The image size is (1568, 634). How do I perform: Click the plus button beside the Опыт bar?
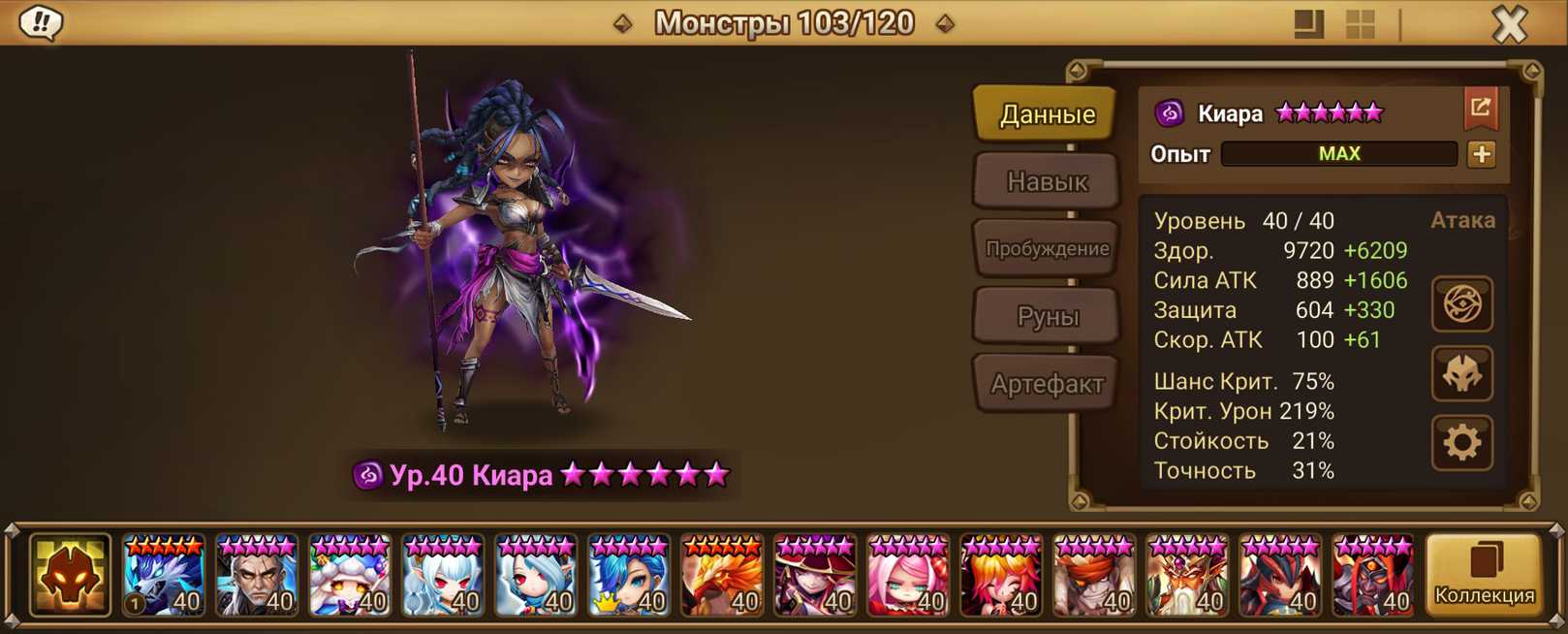(1481, 154)
